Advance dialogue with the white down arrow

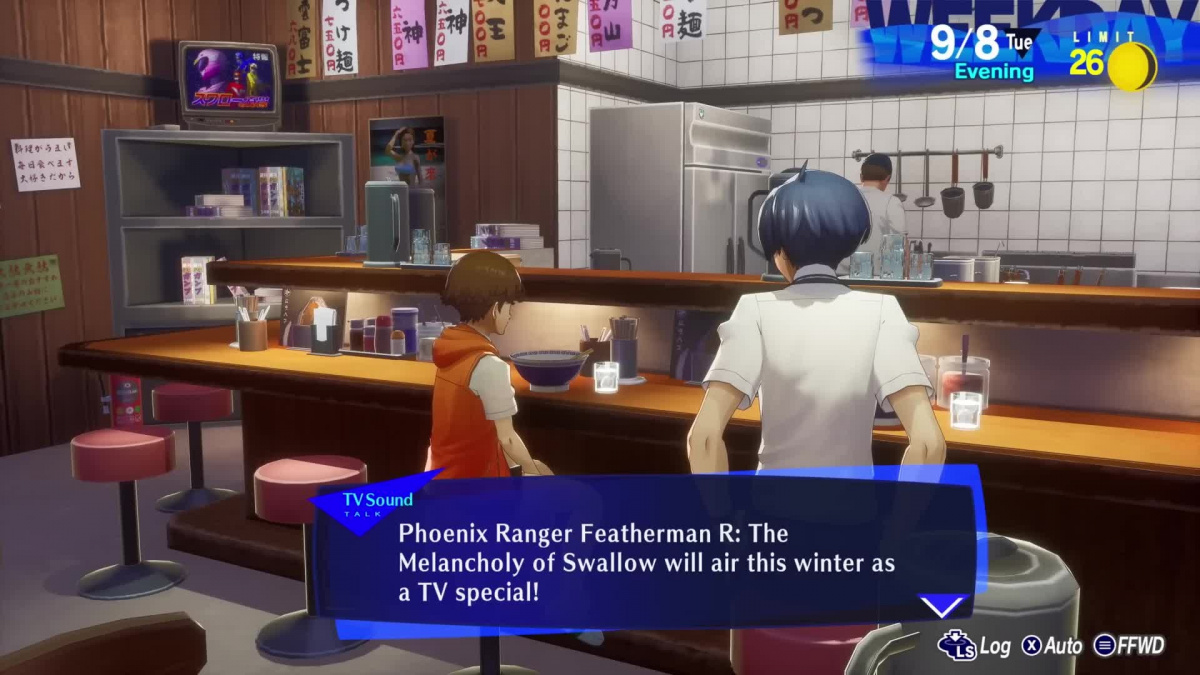tap(941, 606)
